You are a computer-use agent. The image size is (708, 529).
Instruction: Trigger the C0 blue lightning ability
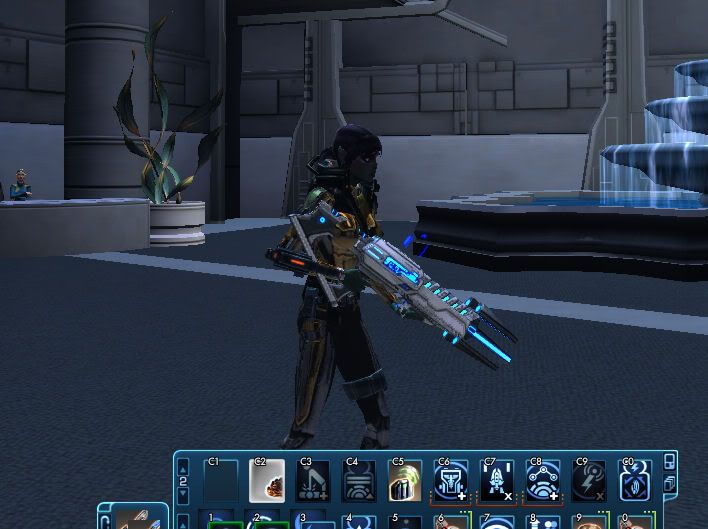point(636,481)
